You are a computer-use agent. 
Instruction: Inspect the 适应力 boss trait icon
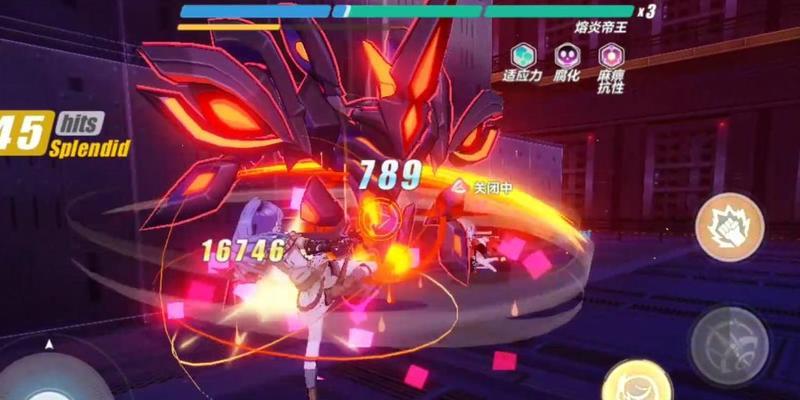pos(523,55)
